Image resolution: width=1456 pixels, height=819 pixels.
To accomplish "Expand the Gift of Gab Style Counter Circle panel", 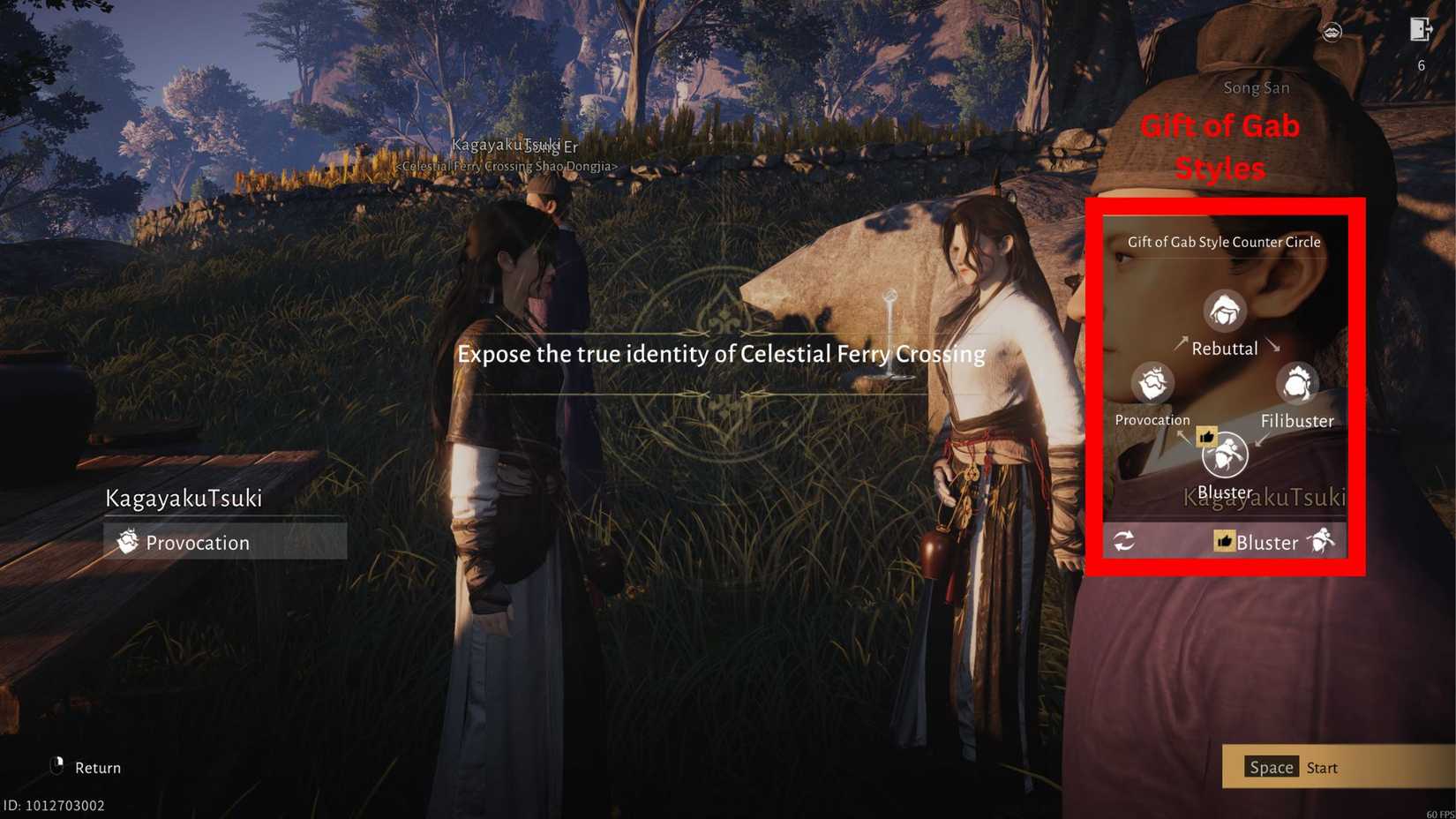I will (x=1223, y=241).
